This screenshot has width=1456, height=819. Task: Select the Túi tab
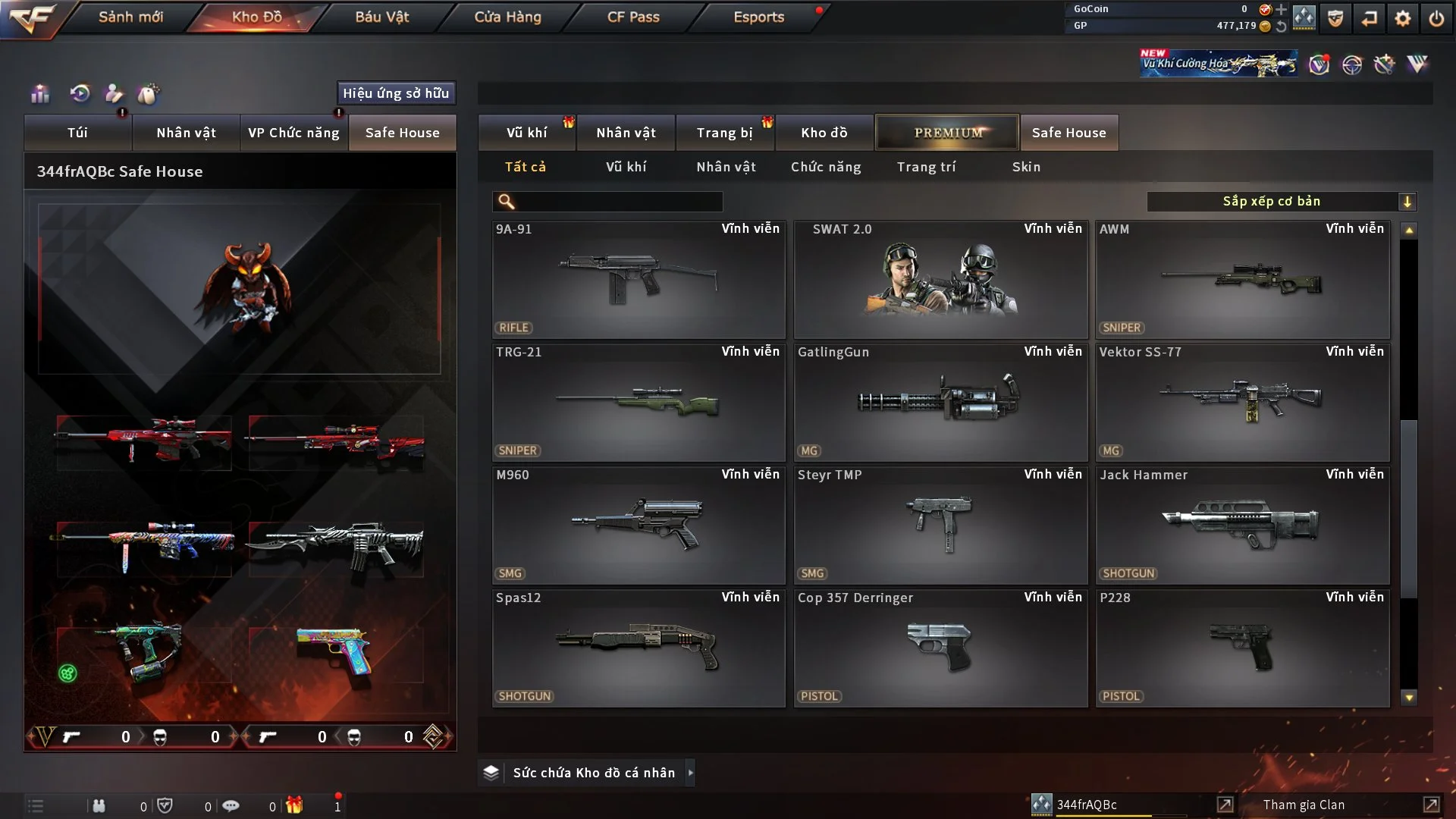point(77,133)
